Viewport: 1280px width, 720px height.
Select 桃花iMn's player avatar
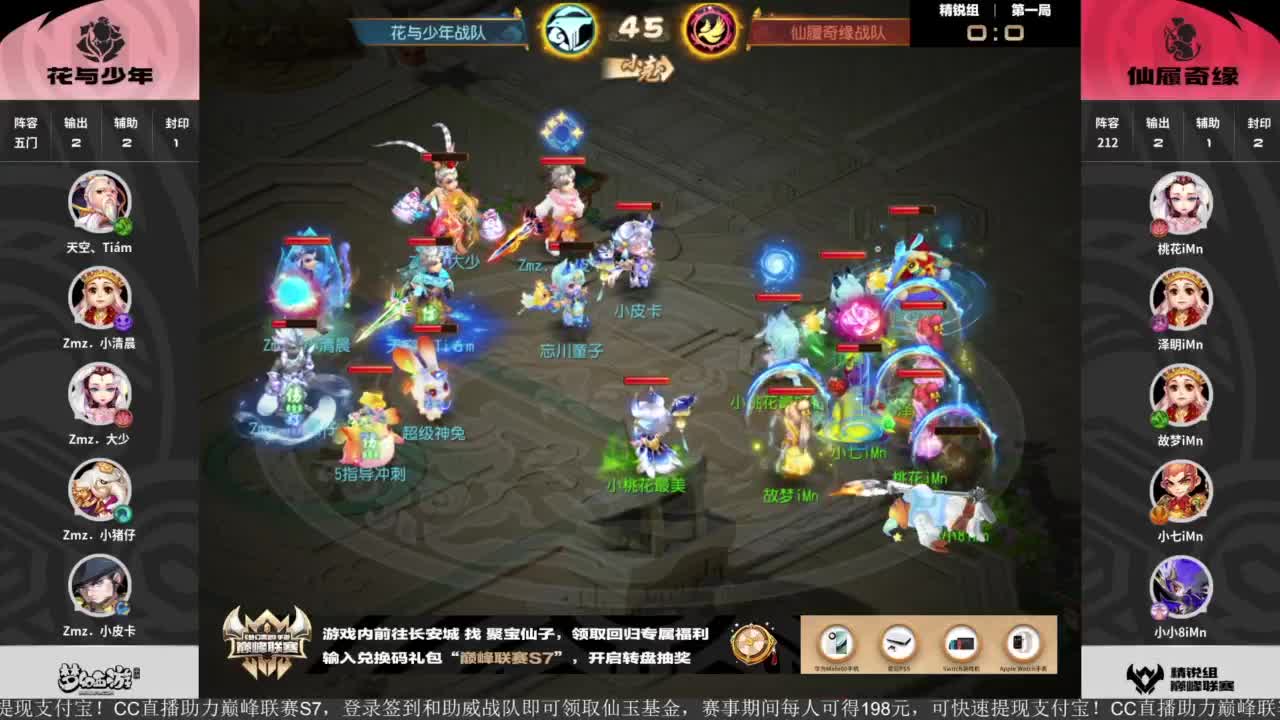click(1182, 203)
